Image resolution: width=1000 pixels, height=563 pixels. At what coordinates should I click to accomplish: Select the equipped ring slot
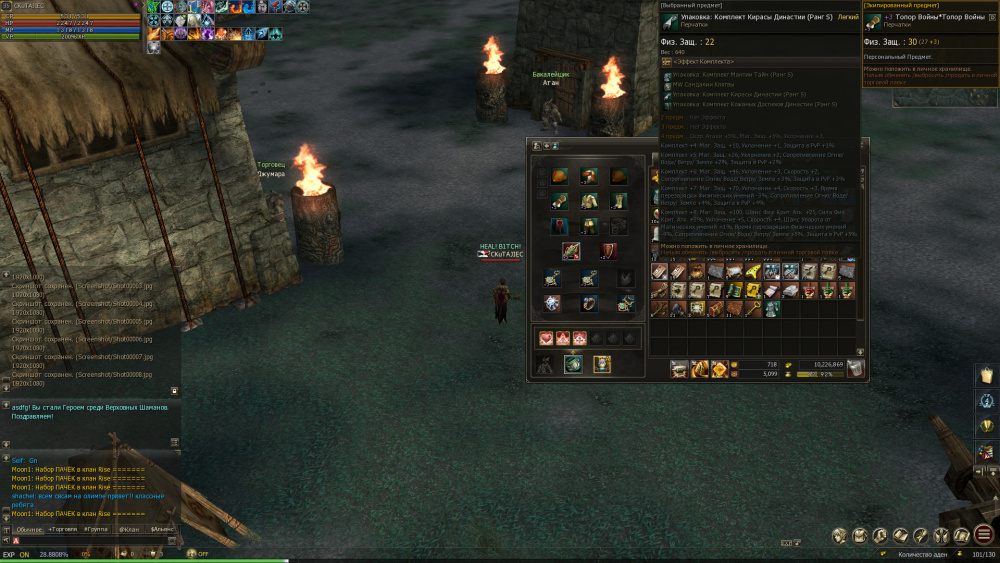pos(590,302)
